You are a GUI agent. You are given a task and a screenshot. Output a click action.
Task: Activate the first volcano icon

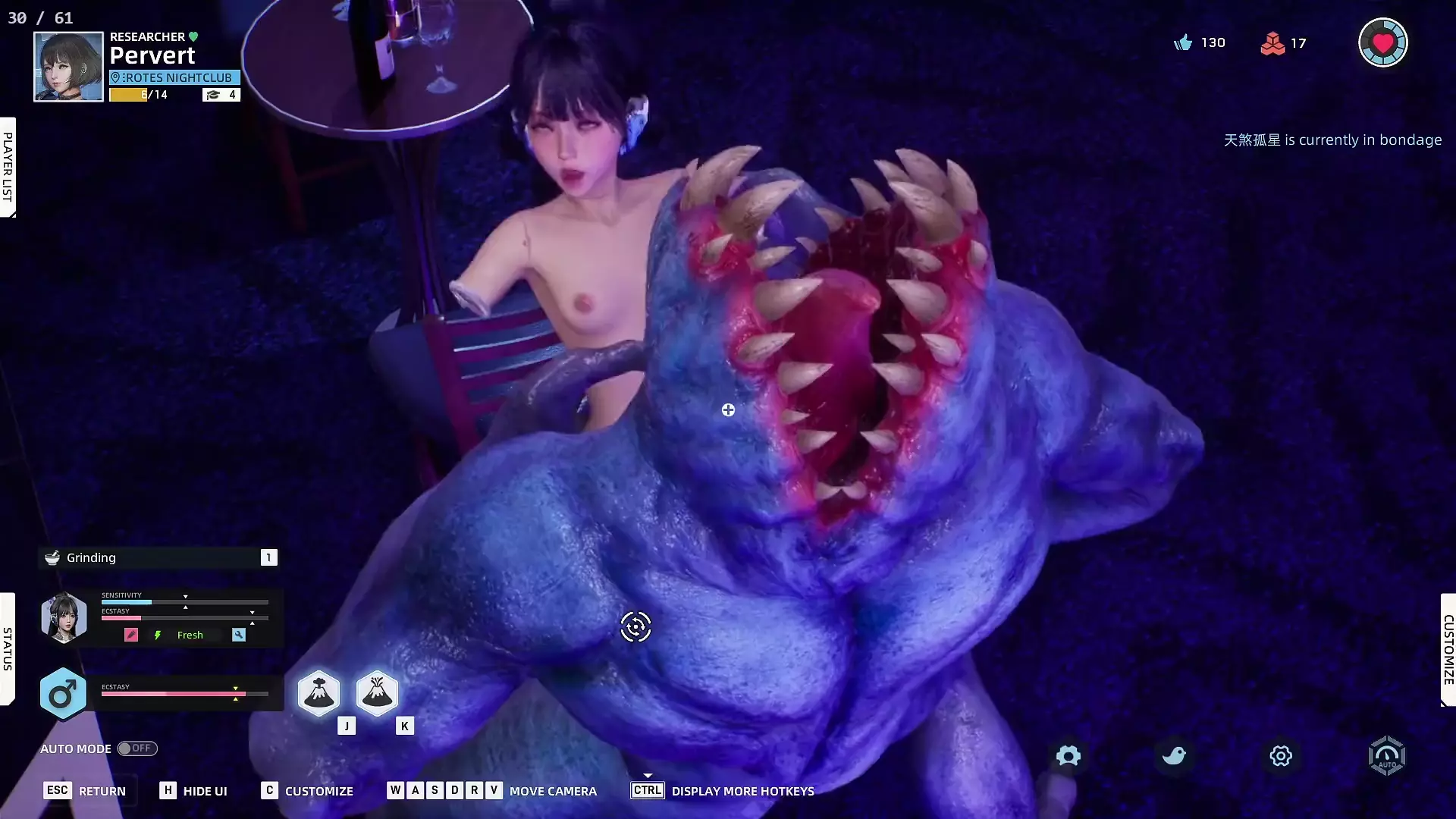(318, 692)
